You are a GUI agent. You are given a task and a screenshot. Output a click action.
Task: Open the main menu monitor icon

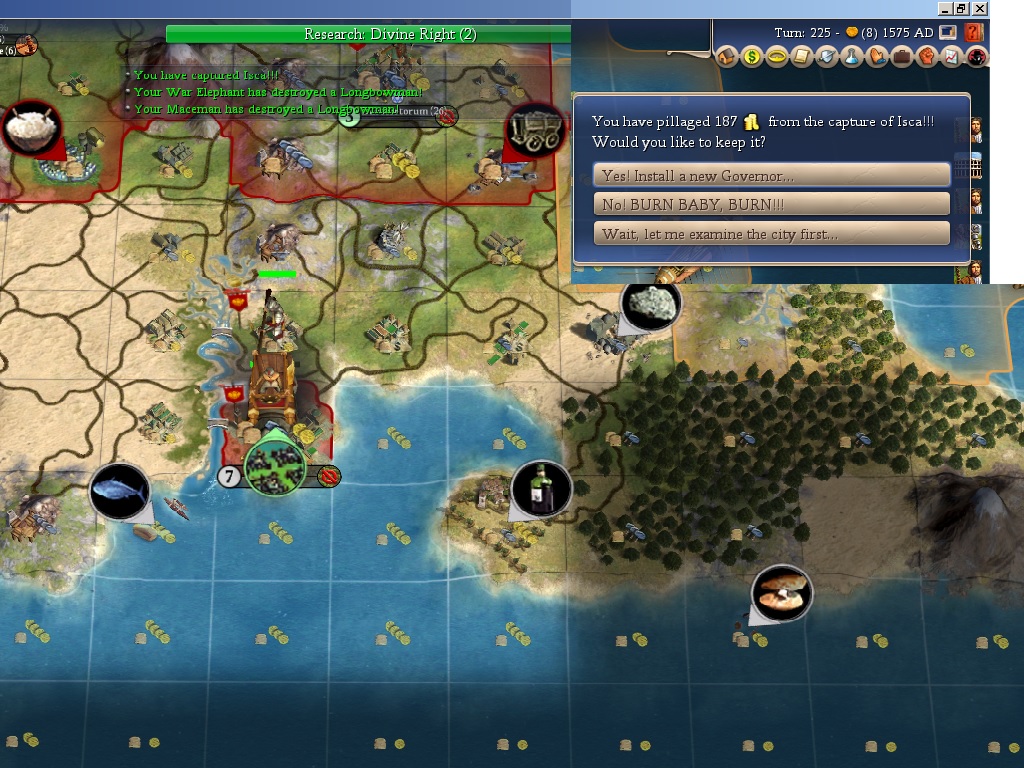click(947, 33)
